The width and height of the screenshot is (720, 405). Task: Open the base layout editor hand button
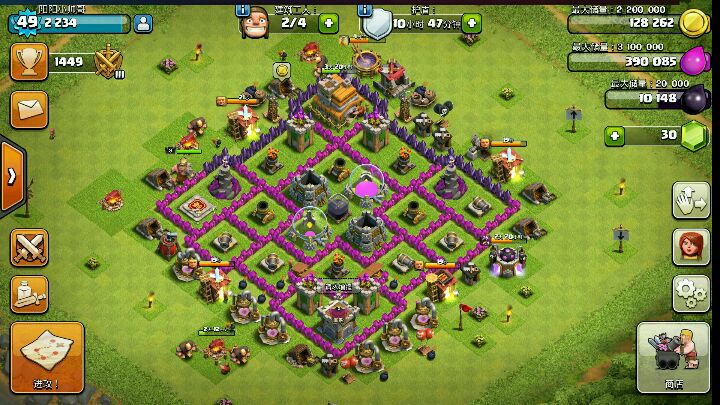pos(690,198)
